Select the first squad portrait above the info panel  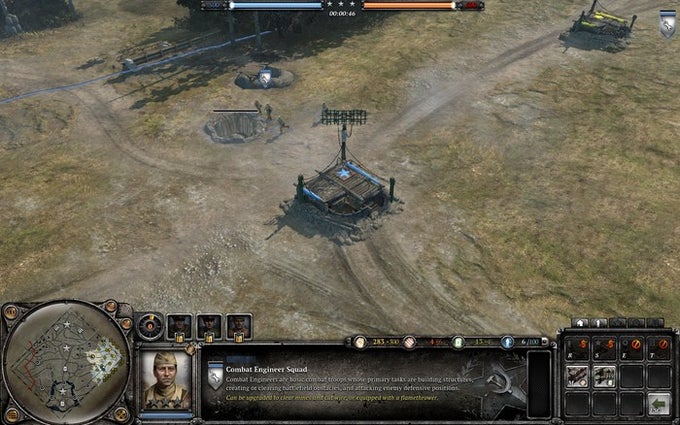pos(180,325)
